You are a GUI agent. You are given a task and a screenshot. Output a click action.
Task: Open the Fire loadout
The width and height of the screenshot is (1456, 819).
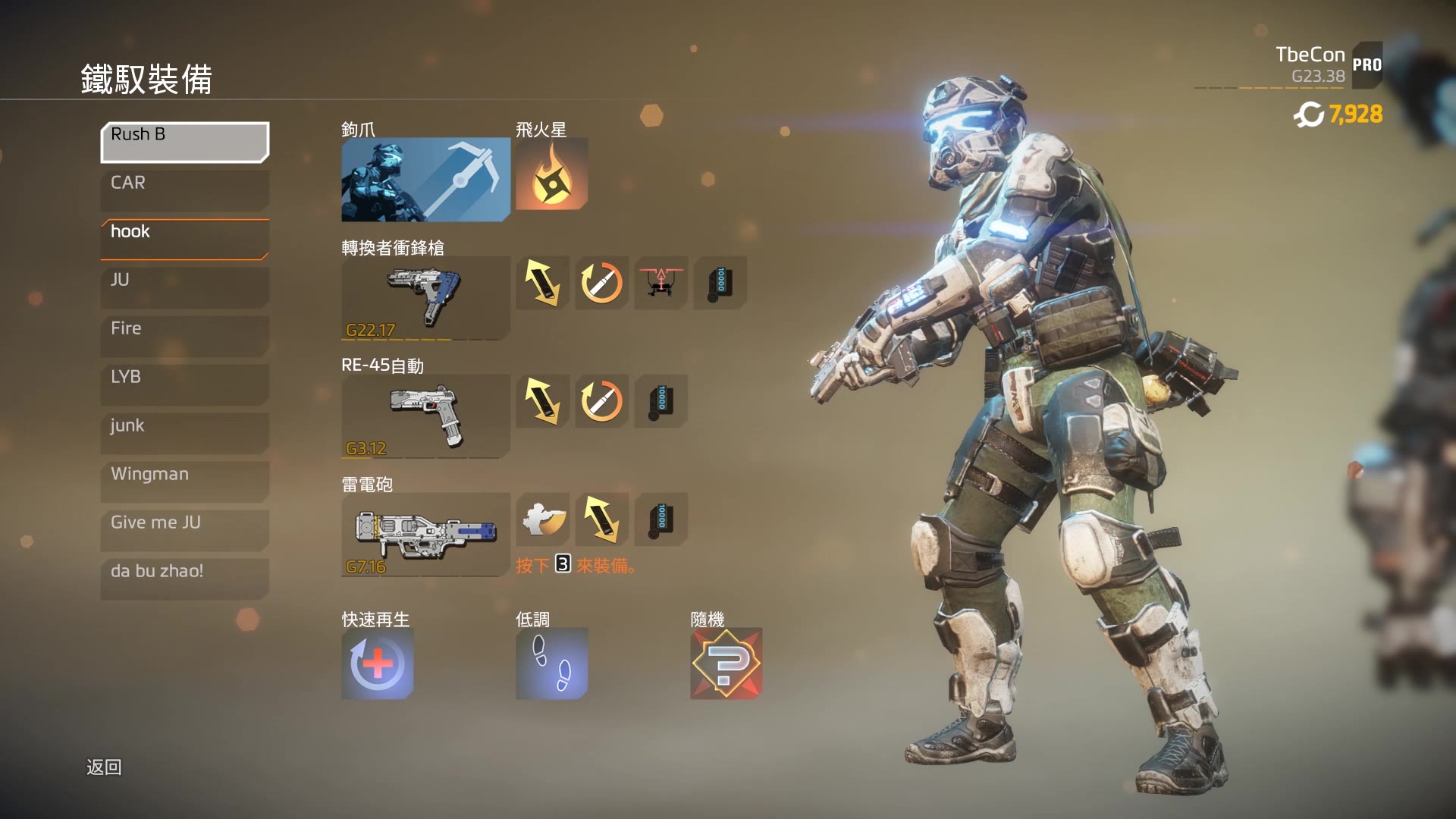pyautogui.click(x=184, y=336)
